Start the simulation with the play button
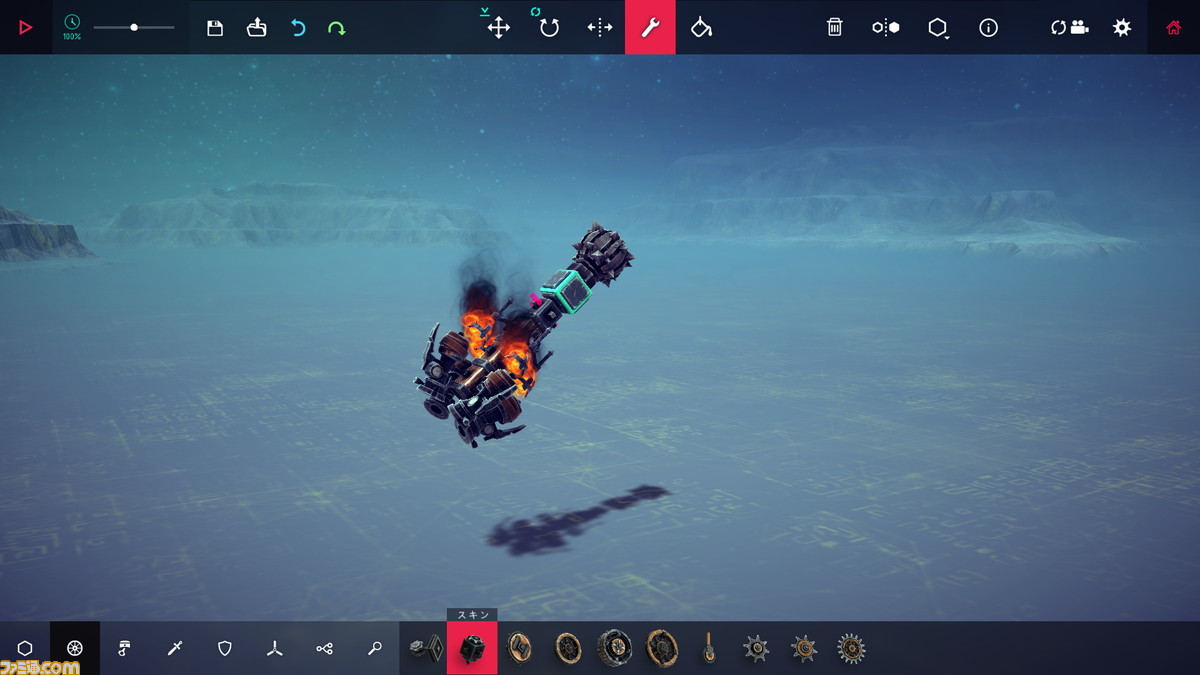Viewport: 1200px width, 675px height. (x=26, y=27)
